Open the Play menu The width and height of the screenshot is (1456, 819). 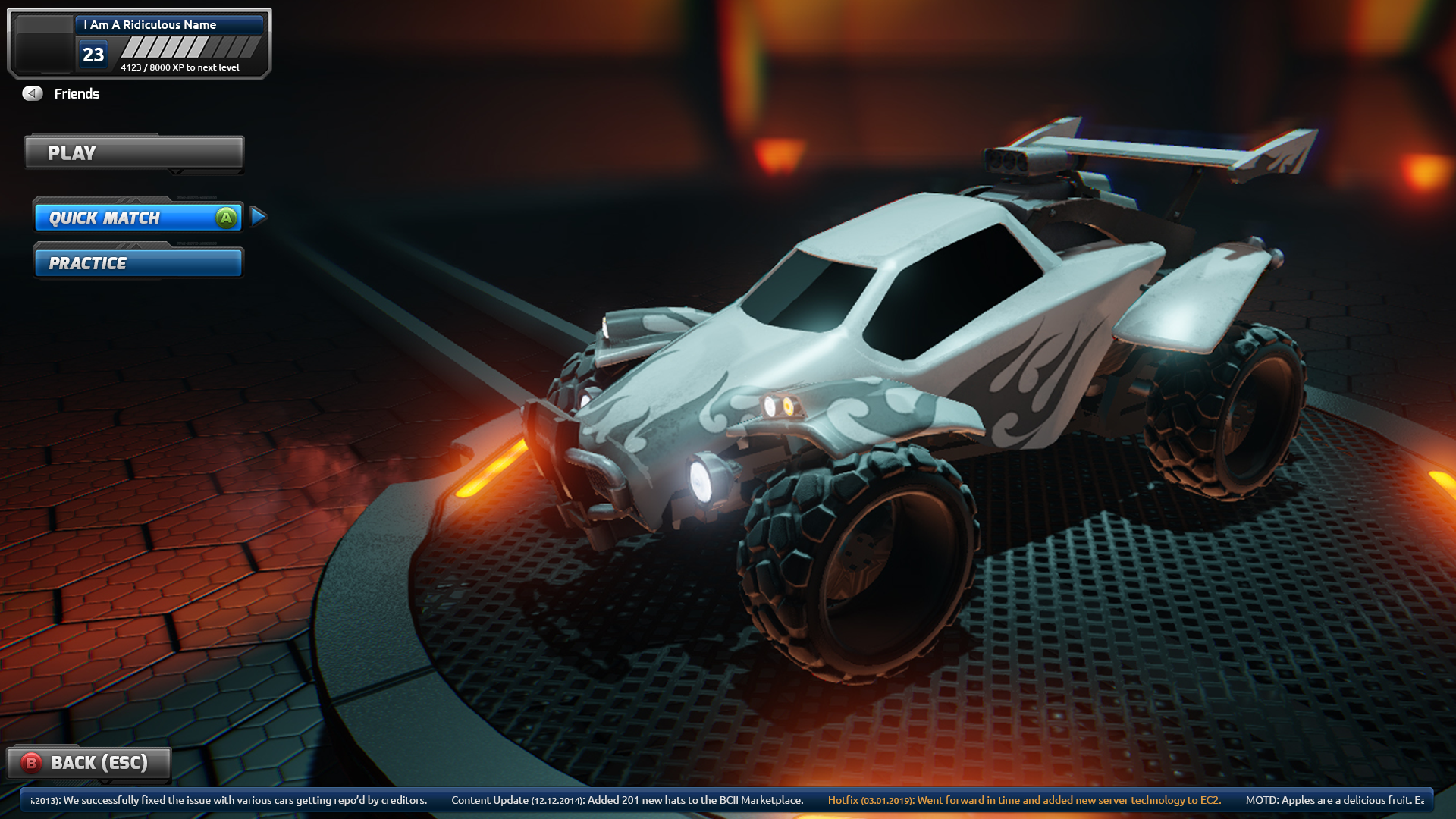(133, 152)
